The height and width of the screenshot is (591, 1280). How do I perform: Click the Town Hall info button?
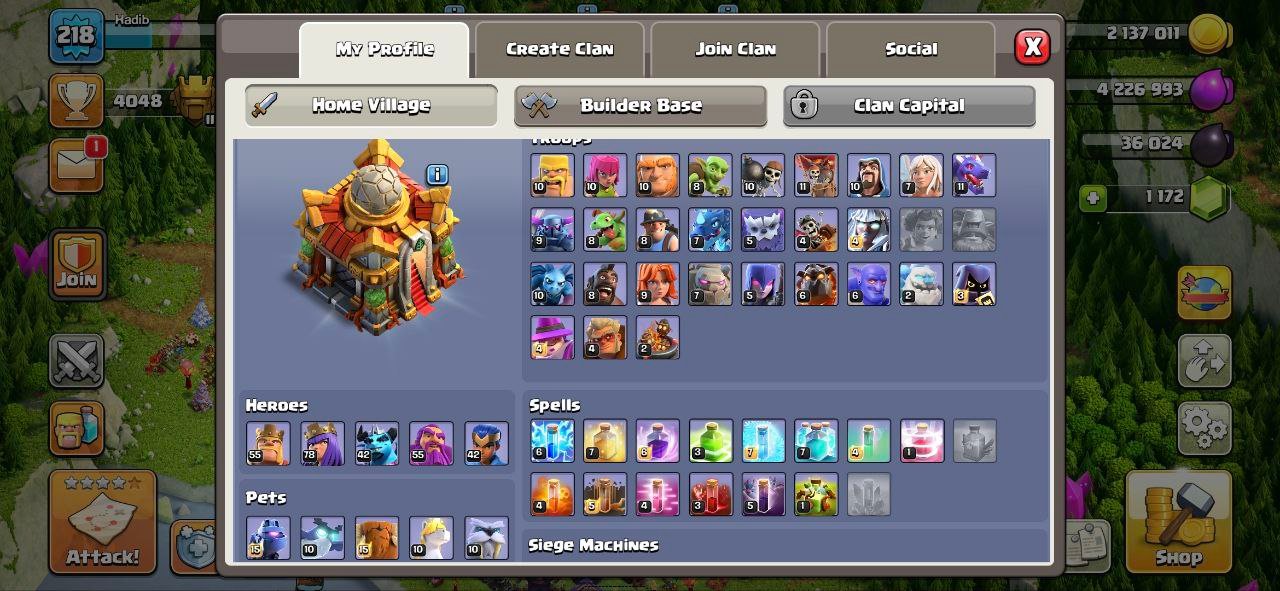(x=437, y=175)
